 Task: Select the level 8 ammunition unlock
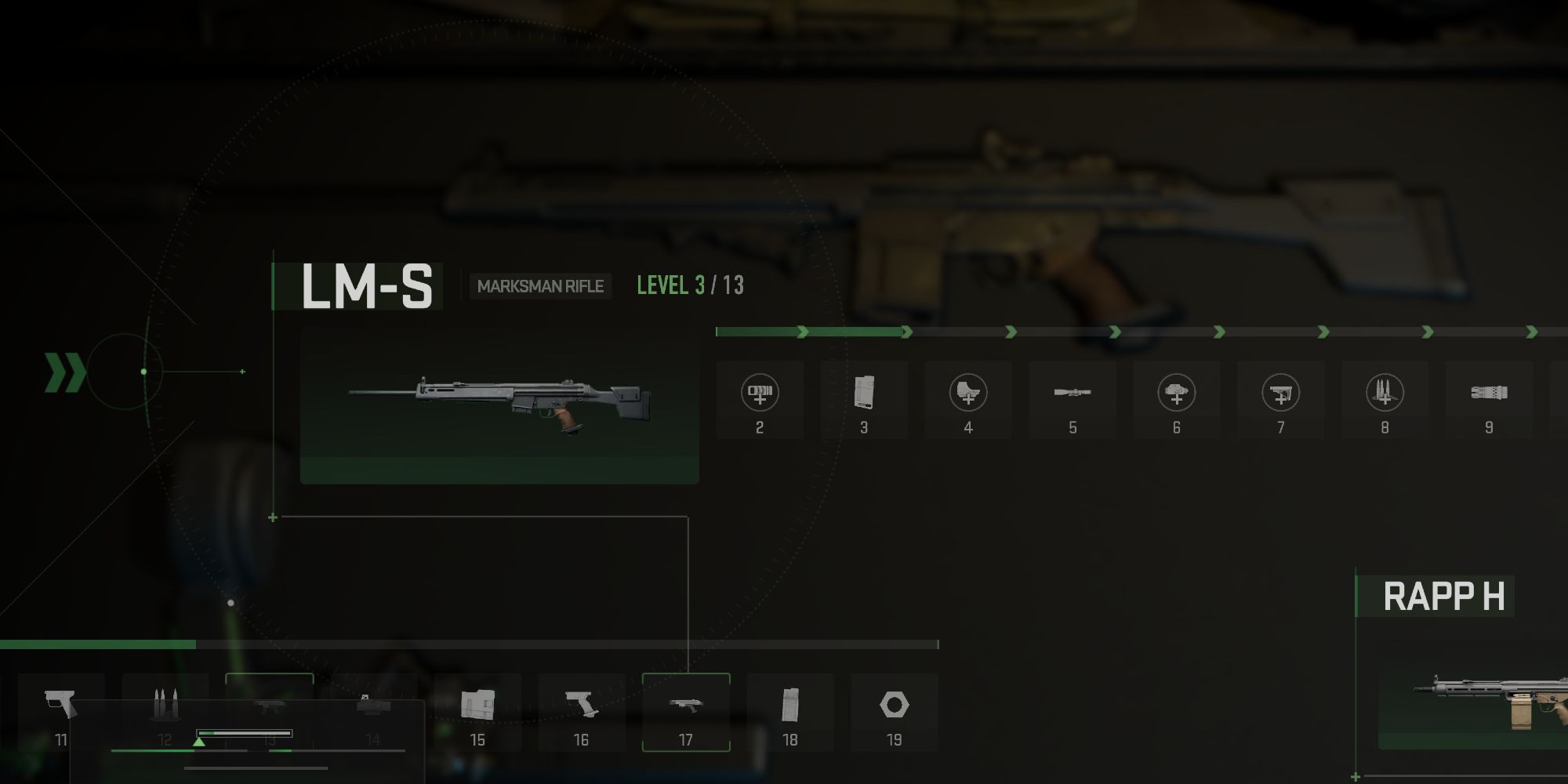[1385, 401]
